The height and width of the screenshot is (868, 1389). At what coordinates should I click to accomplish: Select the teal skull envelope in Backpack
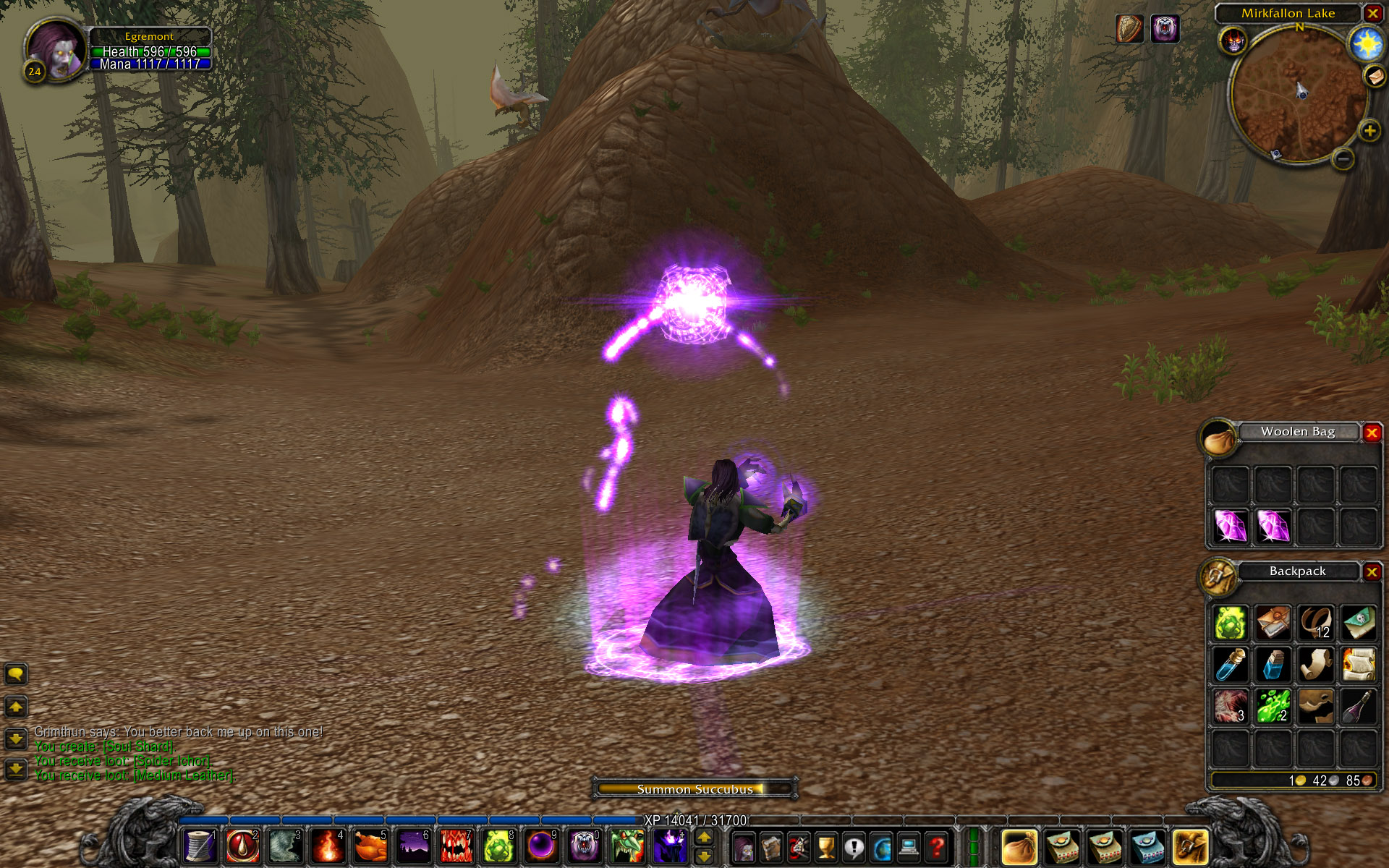tap(1359, 623)
